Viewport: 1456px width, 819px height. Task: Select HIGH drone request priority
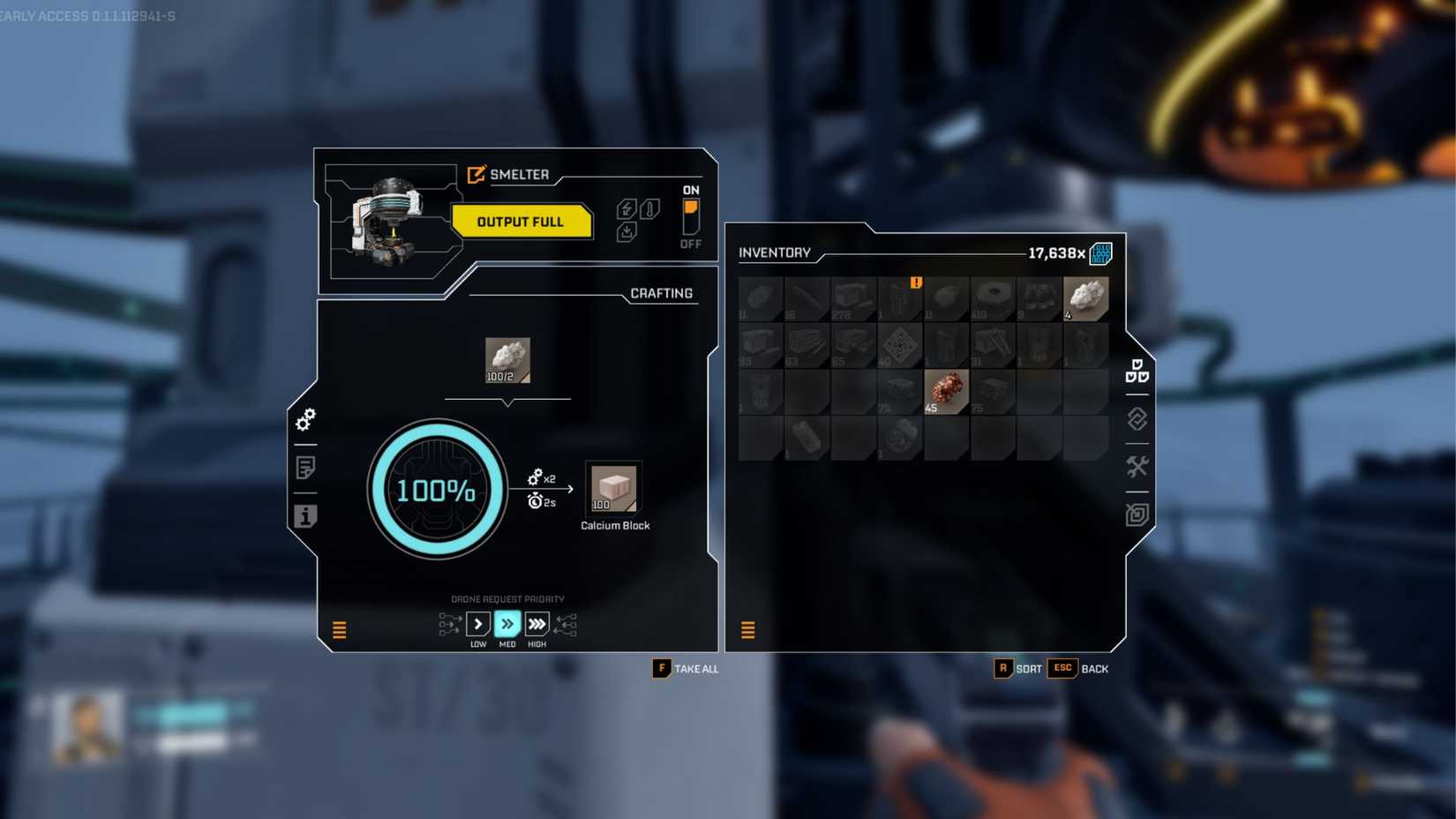pos(537,624)
